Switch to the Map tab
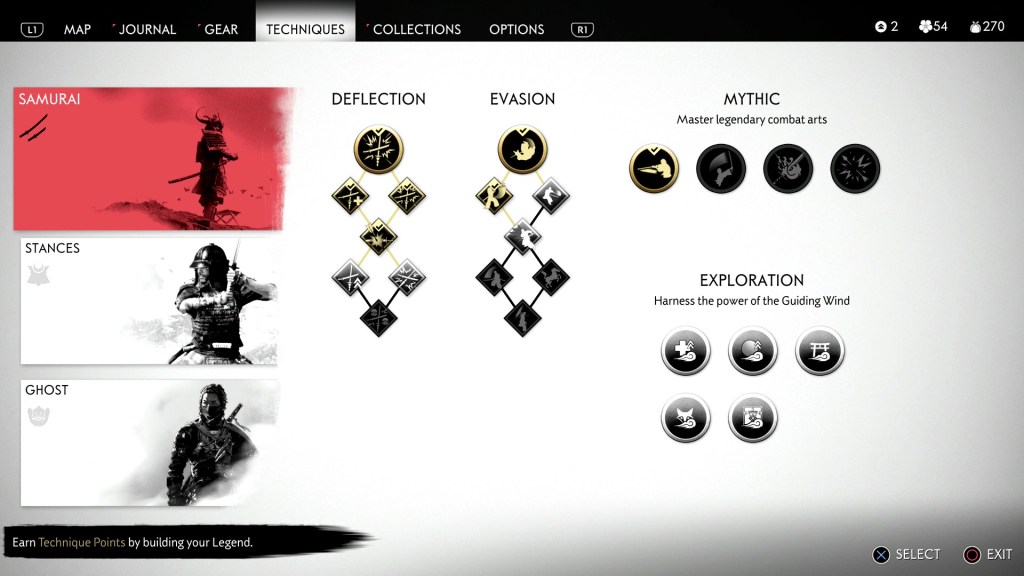 click(x=77, y=29)
